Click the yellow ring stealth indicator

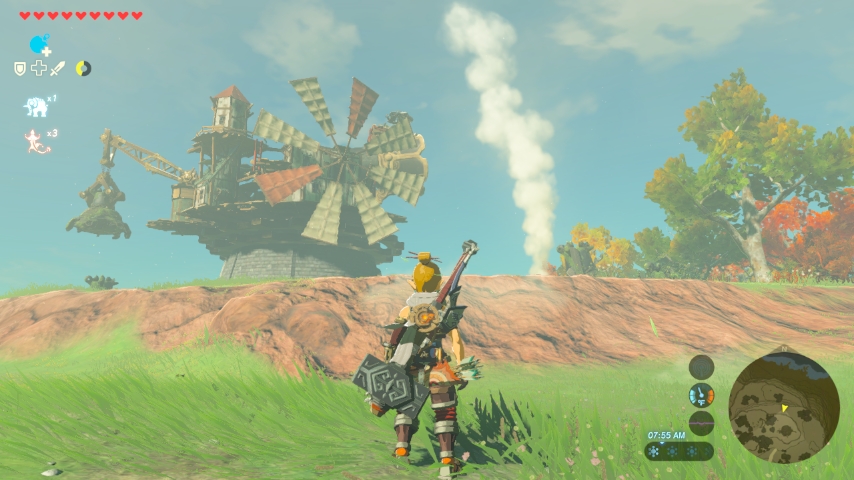[83, 68]
